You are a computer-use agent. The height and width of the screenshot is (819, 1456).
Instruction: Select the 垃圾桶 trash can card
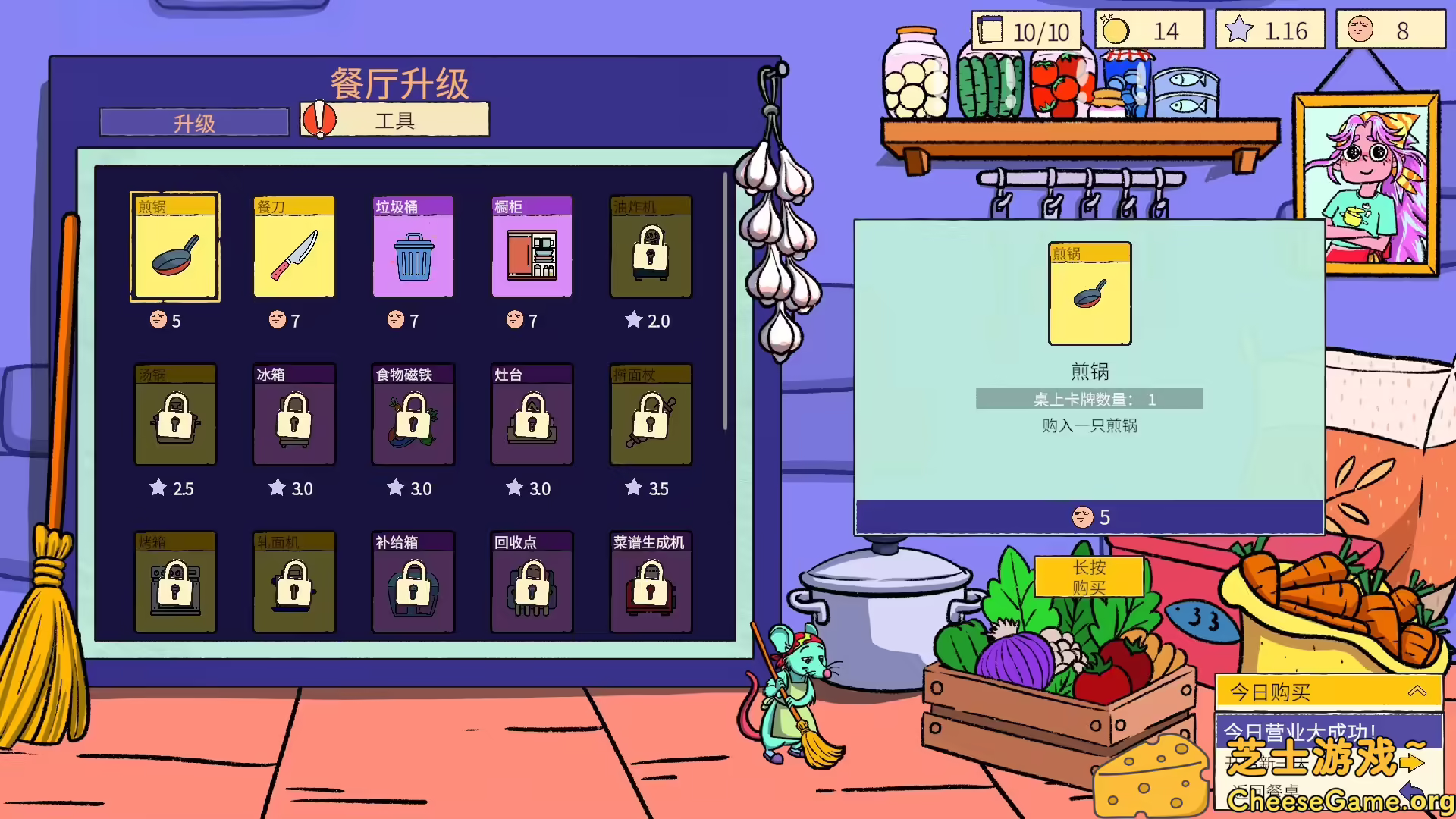click(413, 248)
